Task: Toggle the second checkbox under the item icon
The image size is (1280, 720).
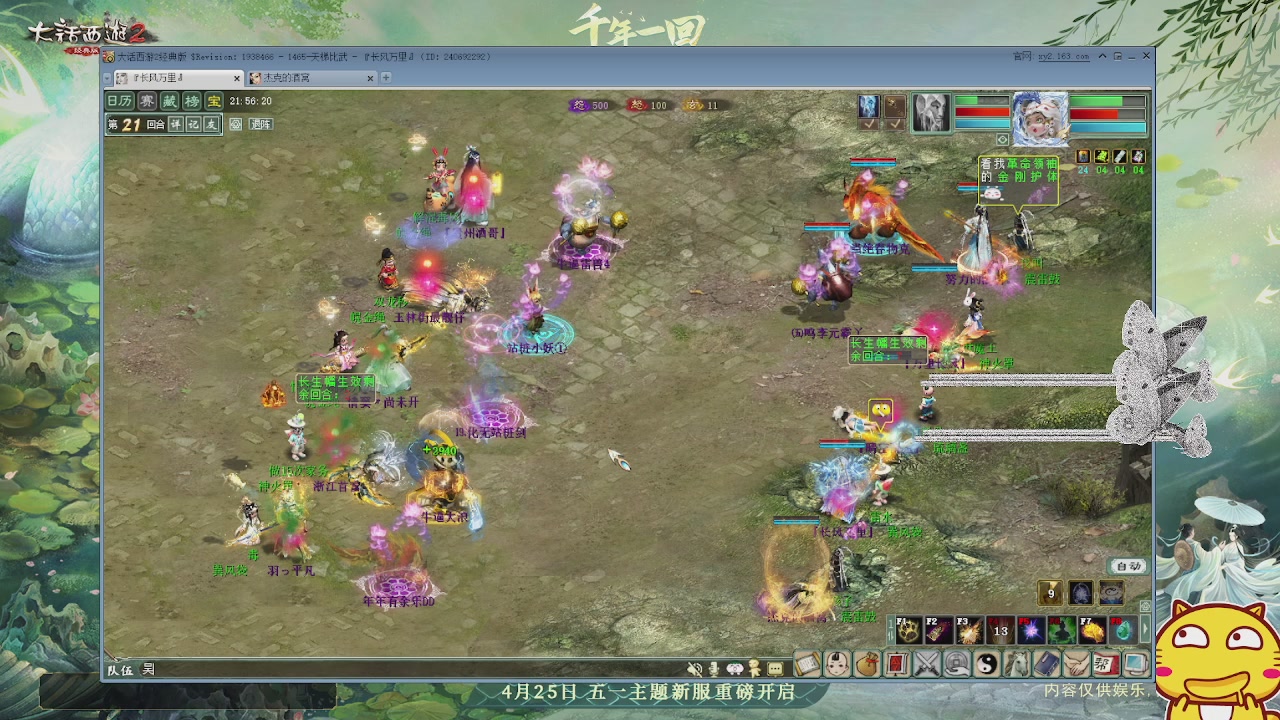Action: [895, 124]
